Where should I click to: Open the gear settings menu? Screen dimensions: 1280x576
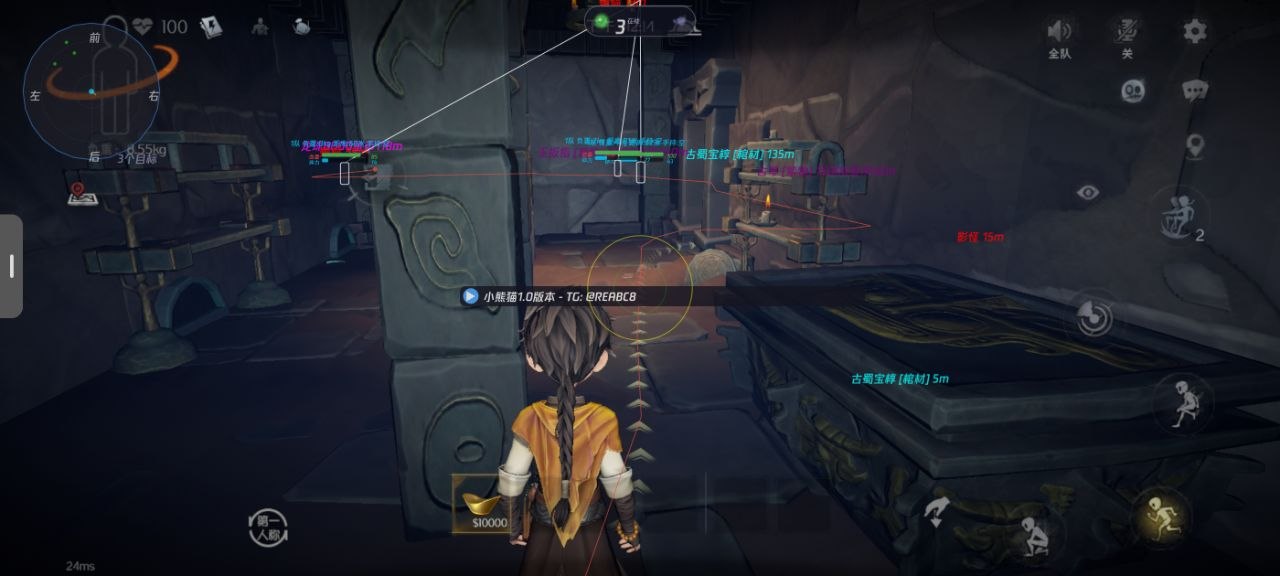1195,31
